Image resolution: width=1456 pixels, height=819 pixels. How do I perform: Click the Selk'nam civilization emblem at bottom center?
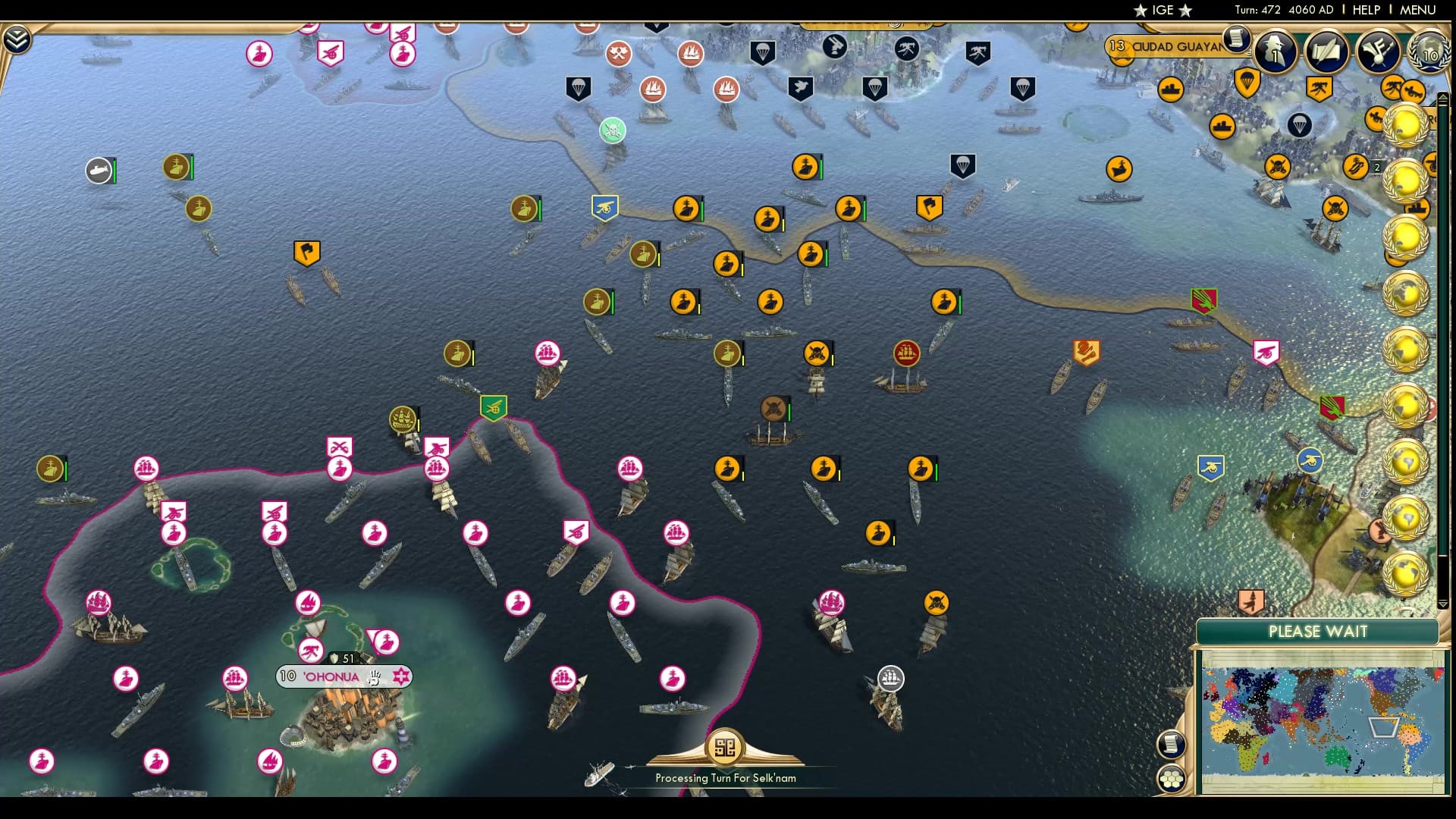(x=726, y=745)
